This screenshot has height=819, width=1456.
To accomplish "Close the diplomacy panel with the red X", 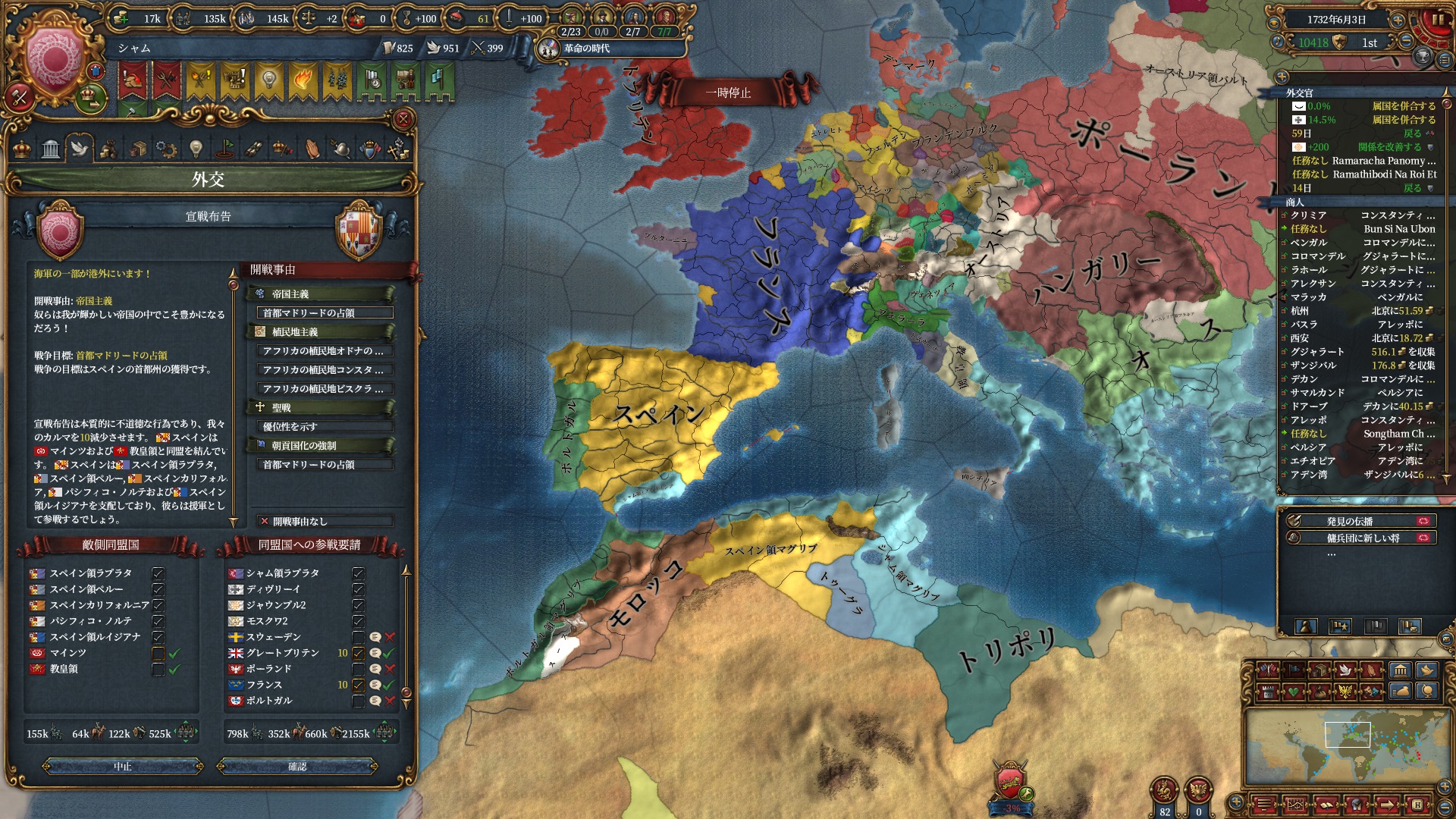I will [x=403, y=119].
